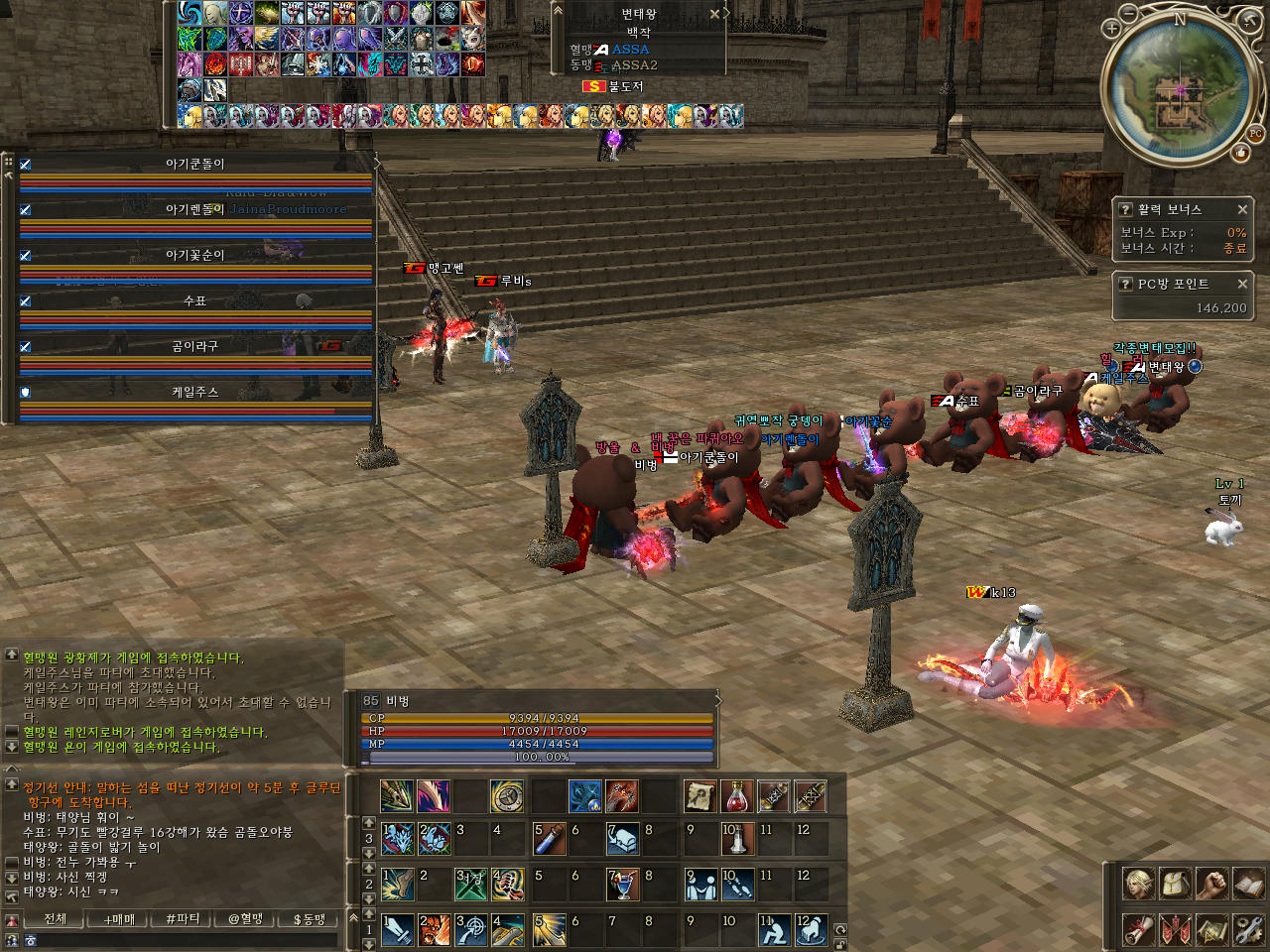
Task: Open the skills open book icon
Action: click(1248, 883)
